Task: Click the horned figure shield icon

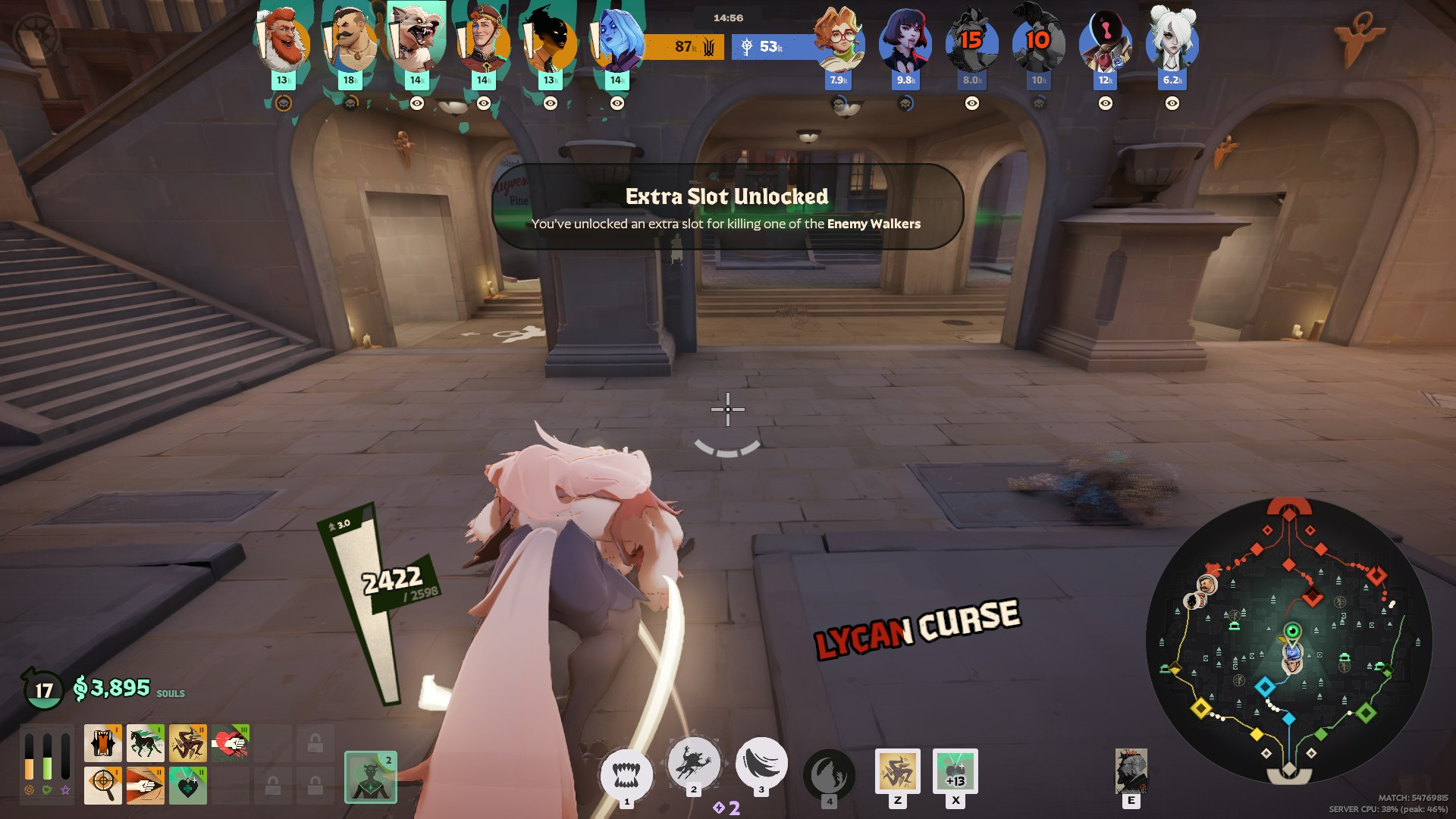Action: [x=371, y=777]
